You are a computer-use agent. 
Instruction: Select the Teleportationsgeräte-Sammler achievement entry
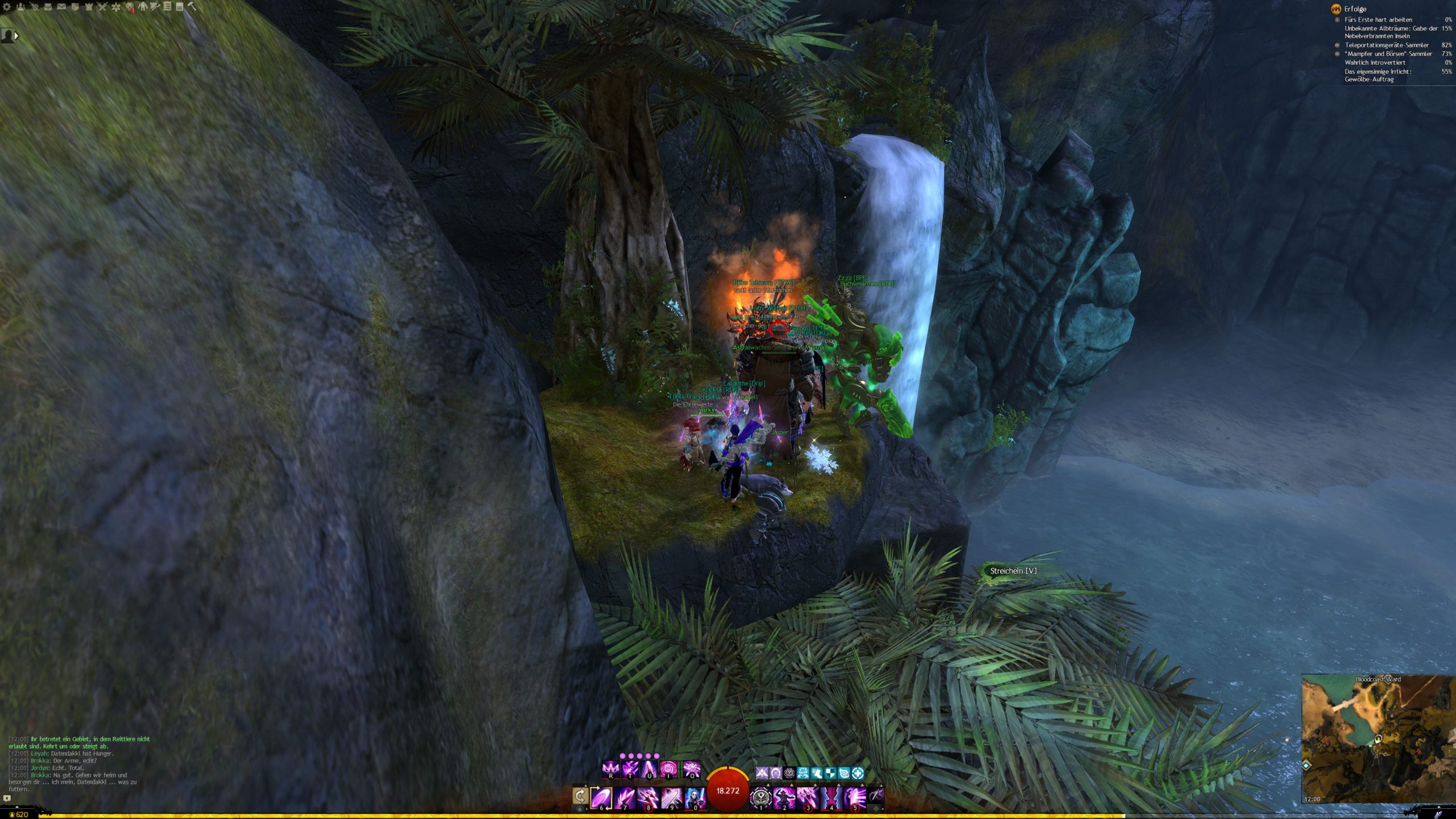click(x=1386, y=45)
